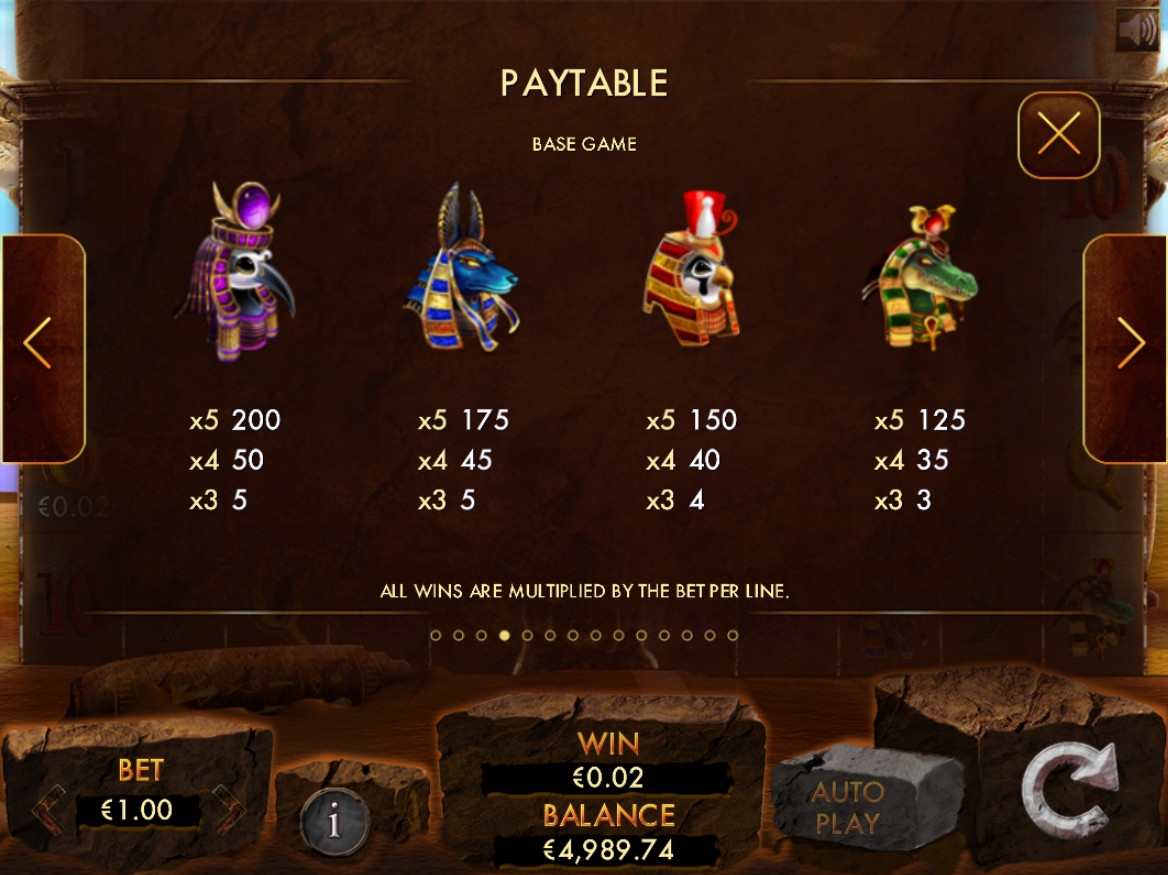Open the info button
This screenshot has width=1168, height=875.
point(334,822)
